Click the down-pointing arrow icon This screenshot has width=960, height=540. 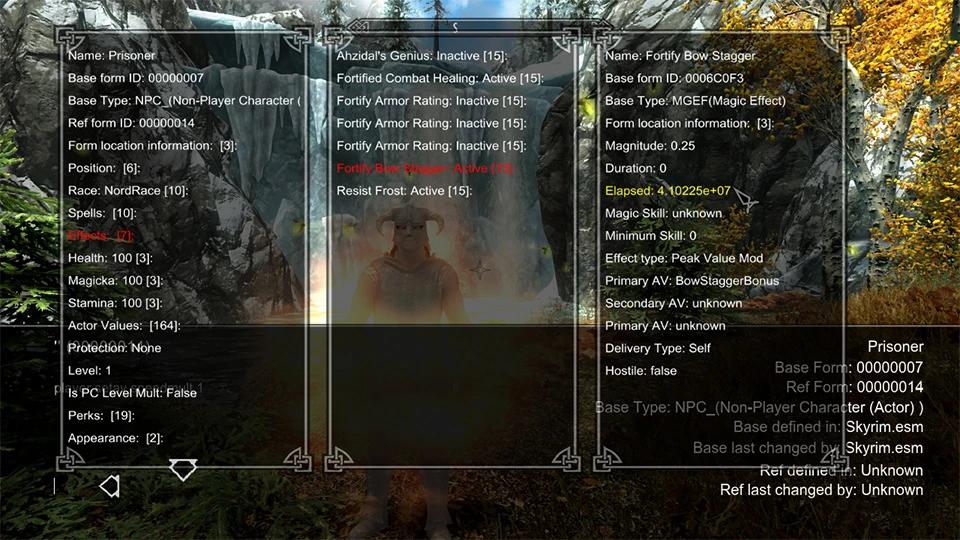coord(183,469)
